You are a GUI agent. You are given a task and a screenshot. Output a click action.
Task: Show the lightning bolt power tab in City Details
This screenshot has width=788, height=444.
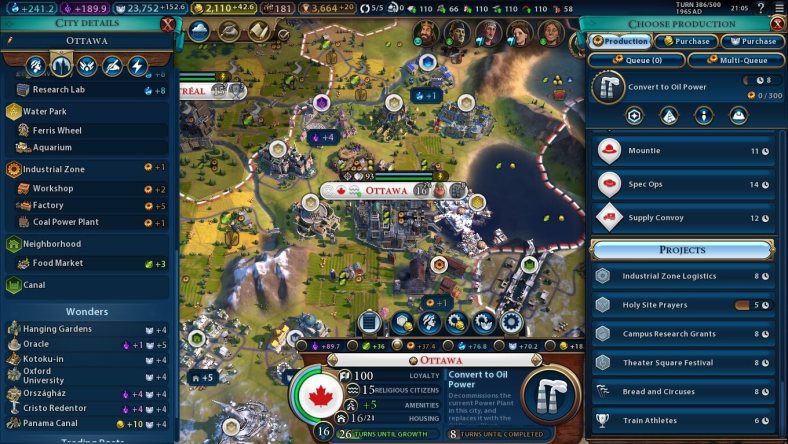click(138, 66)
